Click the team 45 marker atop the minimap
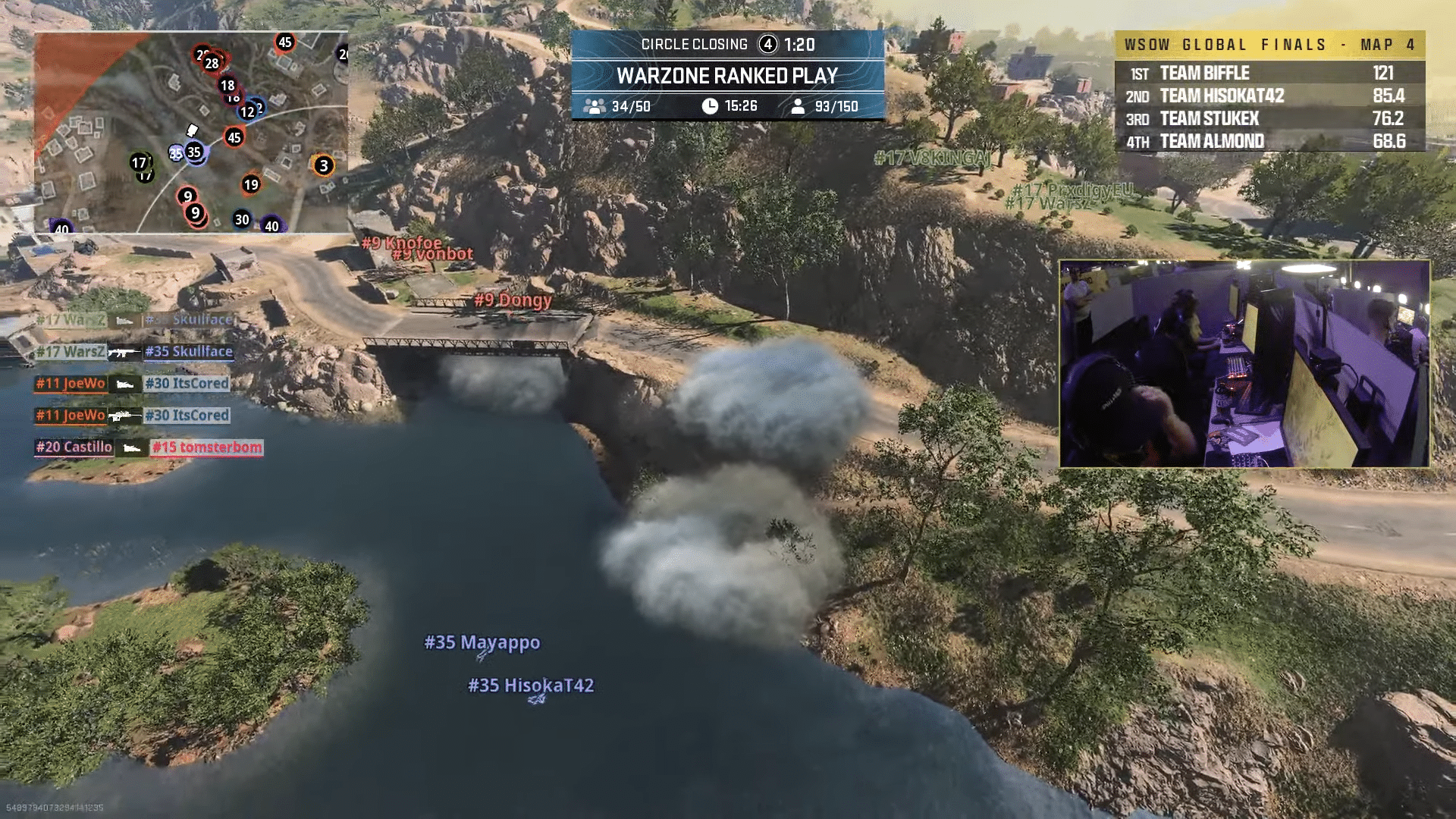Screen dimensions: 1456x819 point(286,42)
